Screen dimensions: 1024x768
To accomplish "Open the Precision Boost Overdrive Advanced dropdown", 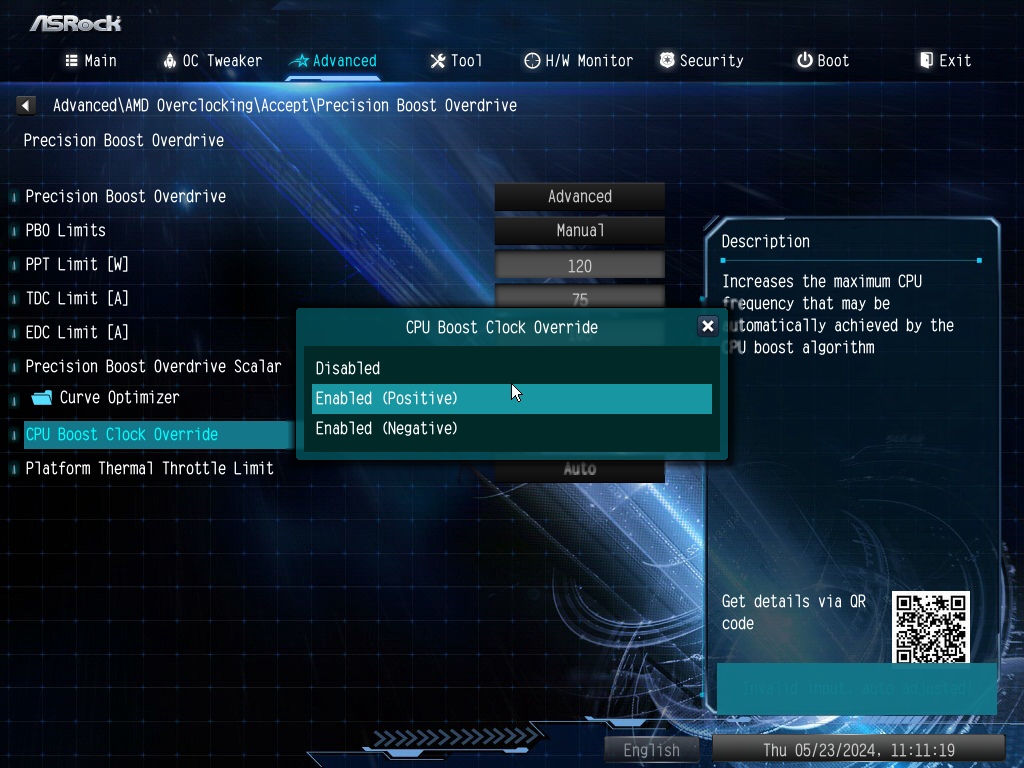I will [x=579, y=197].
